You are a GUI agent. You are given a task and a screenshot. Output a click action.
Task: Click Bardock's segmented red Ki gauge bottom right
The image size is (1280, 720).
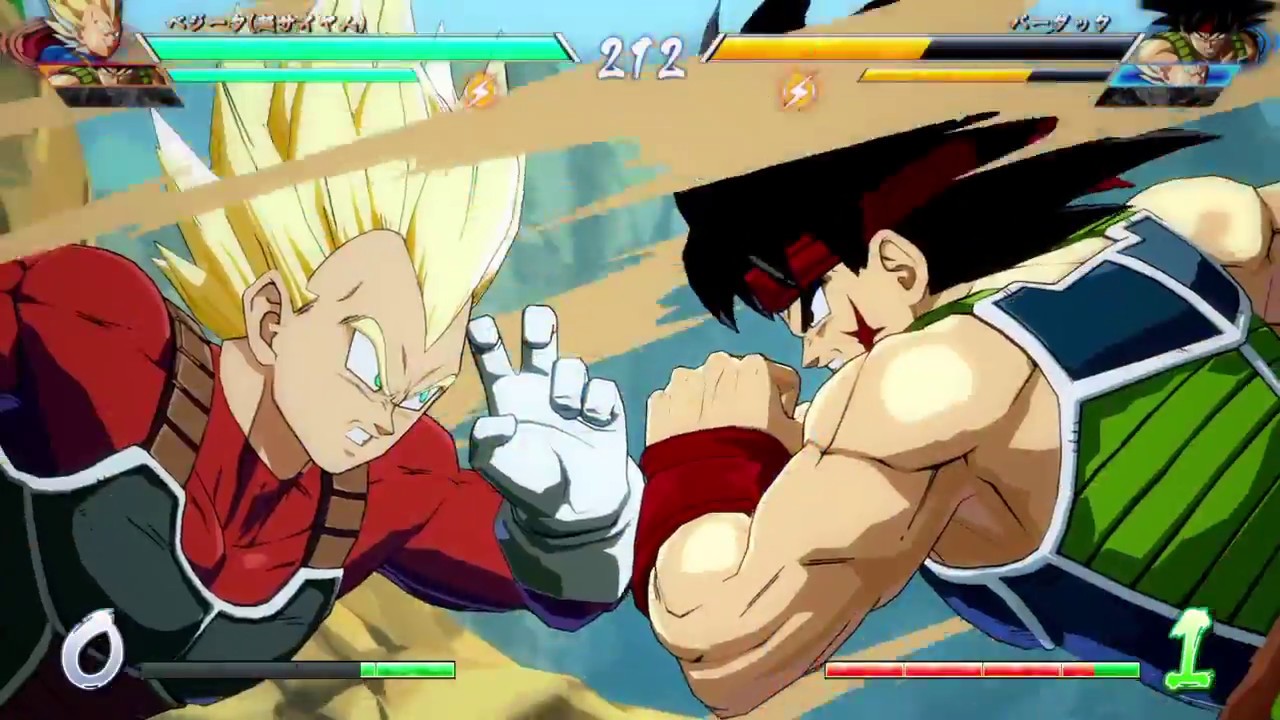click(x=980, y=672)
